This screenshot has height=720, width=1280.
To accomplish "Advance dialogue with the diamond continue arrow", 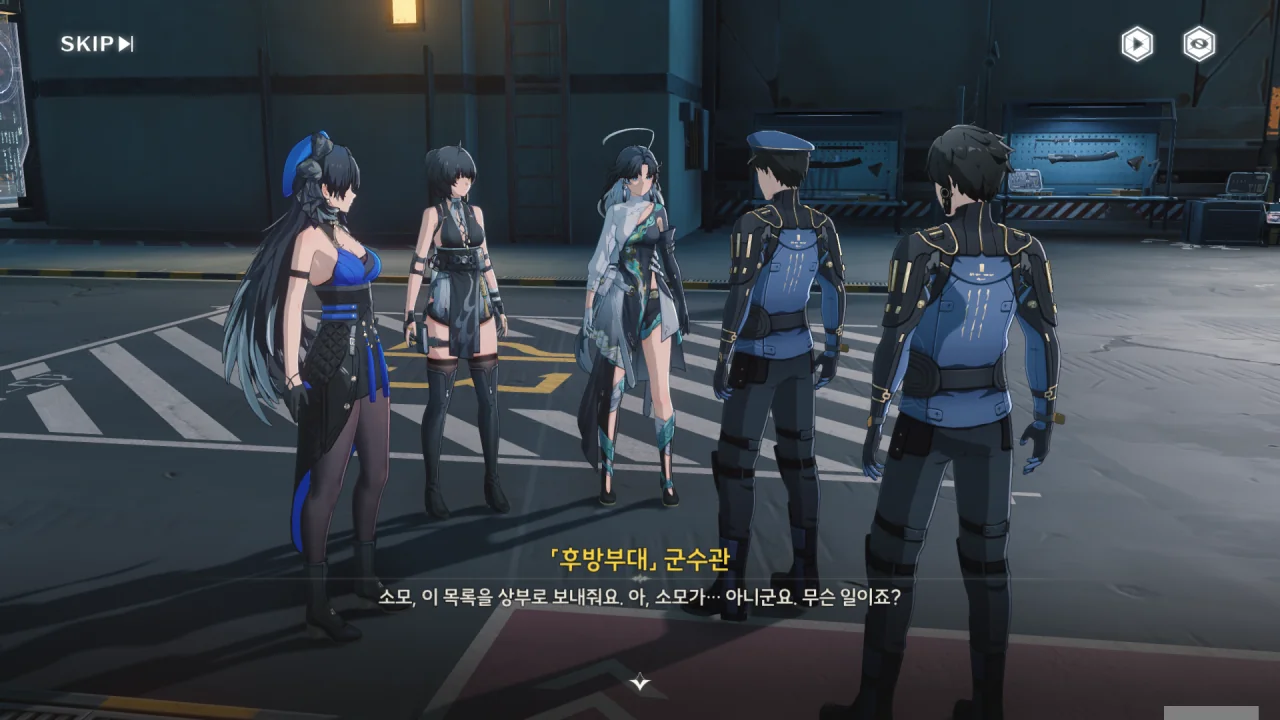I will pyautogui.click(x=640, y=683).
